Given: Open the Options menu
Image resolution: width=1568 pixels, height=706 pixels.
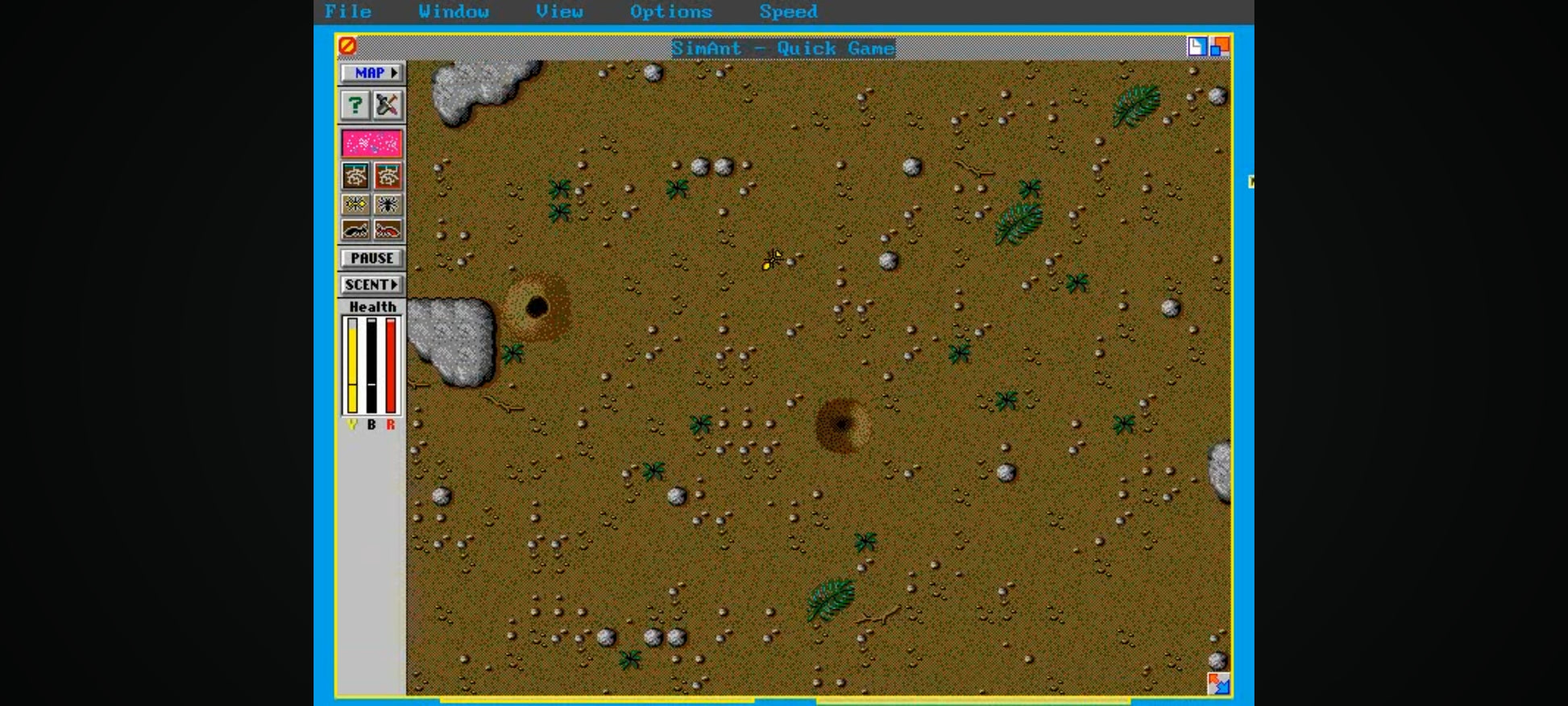Looking at the screenshot, I should click(x=670, y=11).
